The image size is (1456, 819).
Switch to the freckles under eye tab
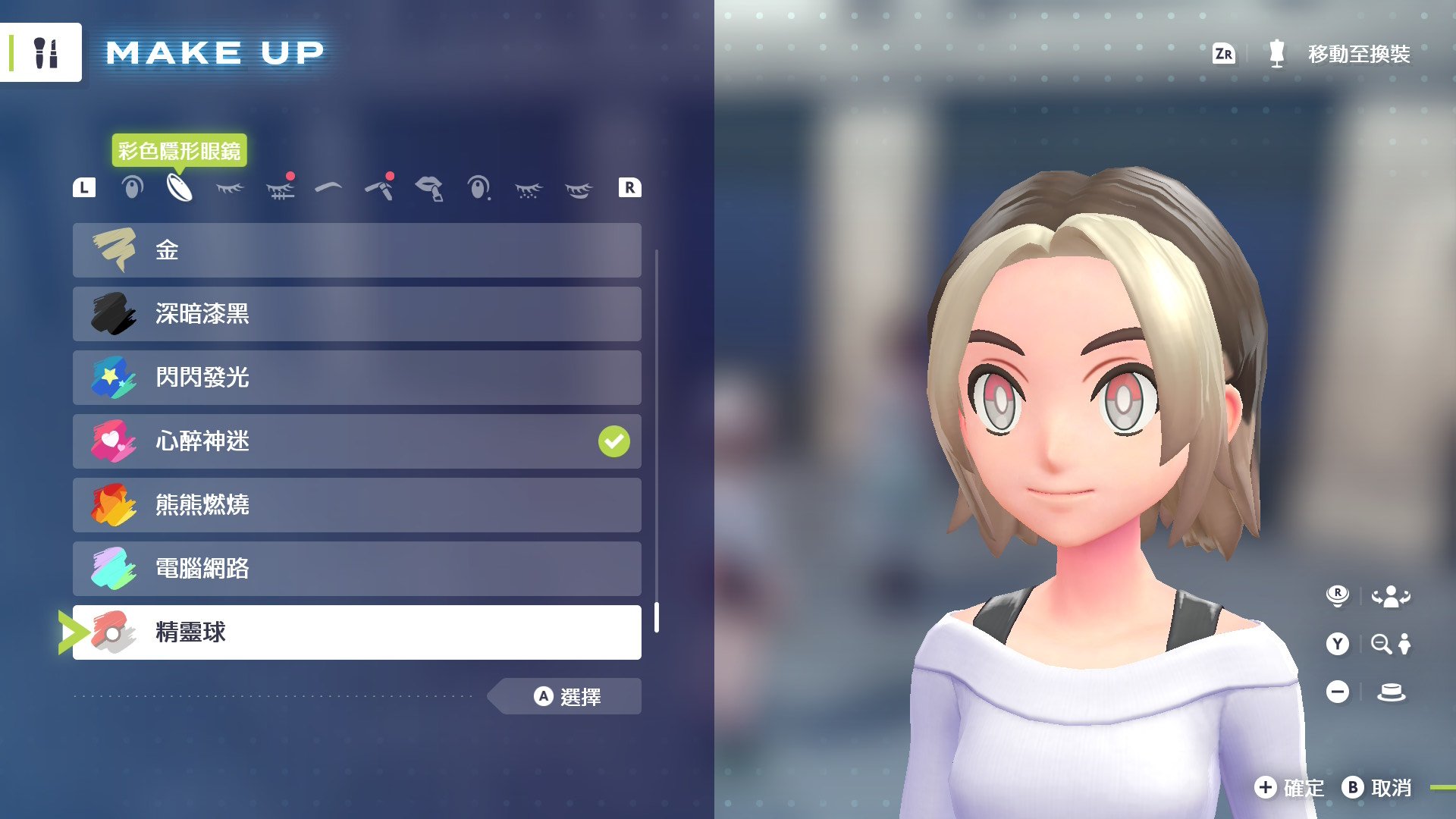click(529, 189)
